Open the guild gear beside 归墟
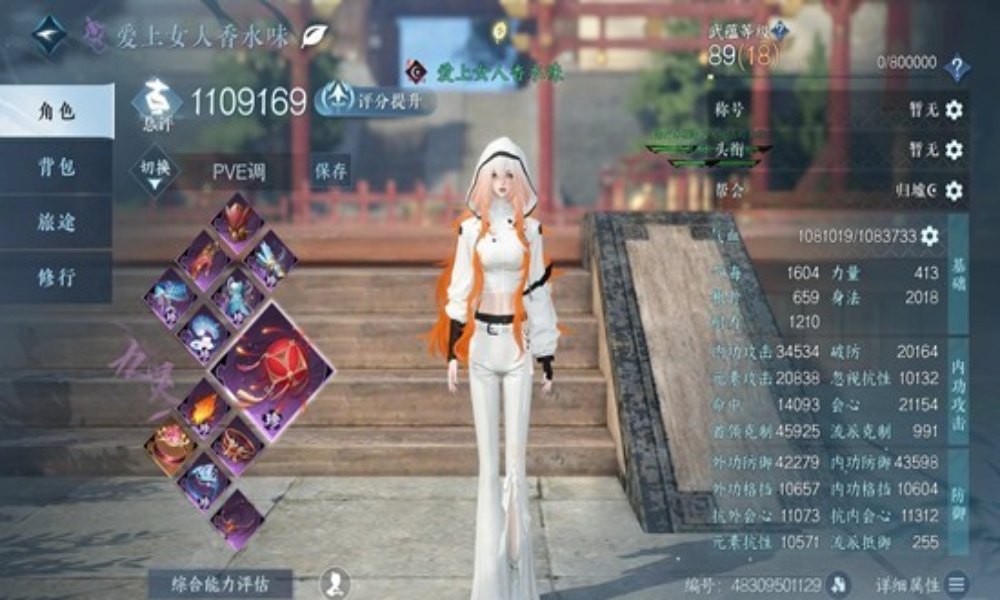 tap(954, 190)
